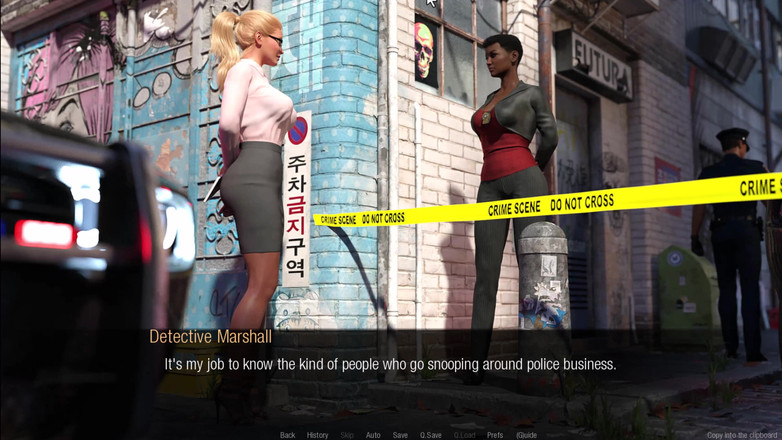The height and width of the screenshot is (440, 782).
Task: Go back to previous dialogue line
Action: (287, 435)
